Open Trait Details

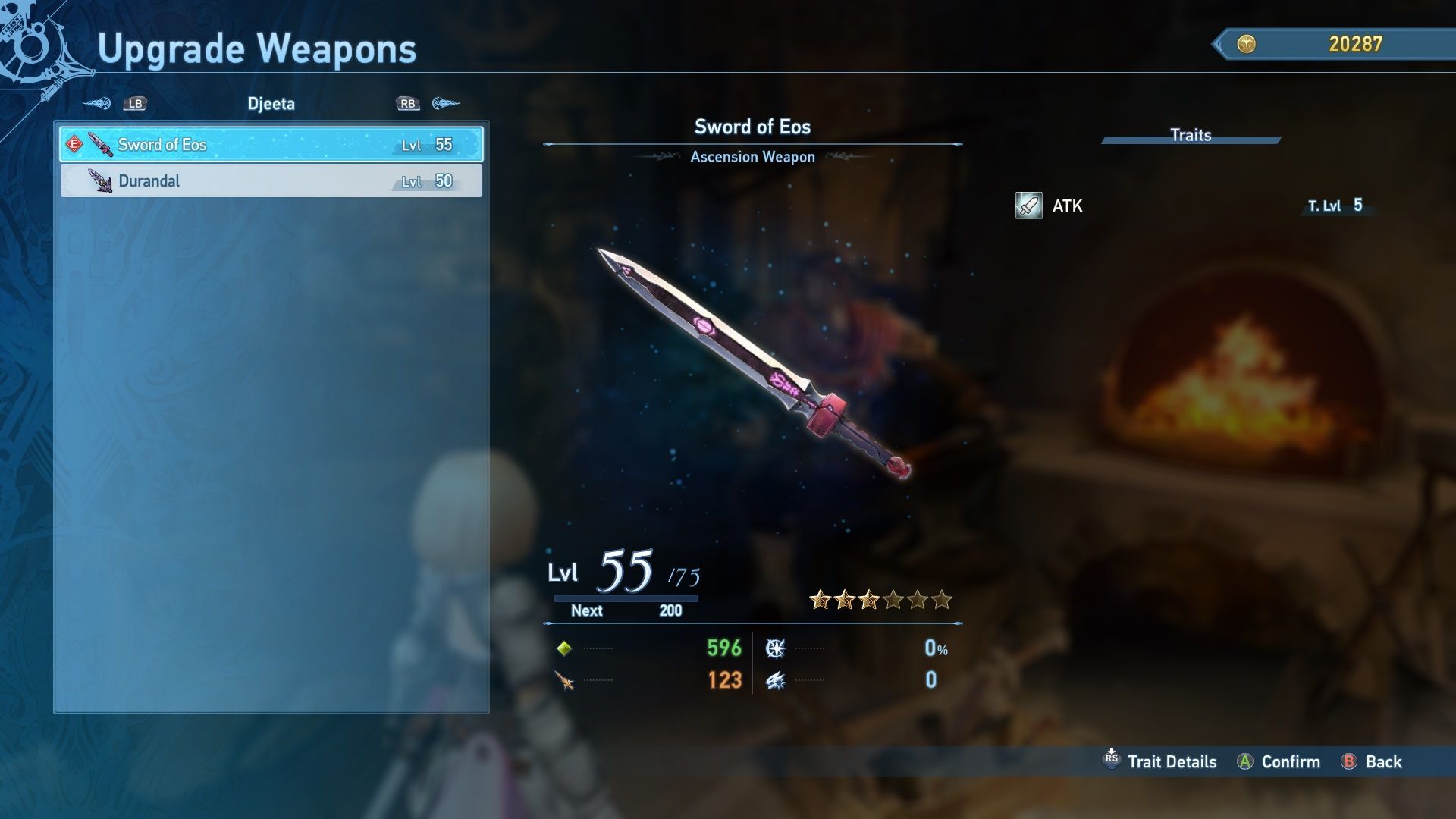[x=1159, y=761]
